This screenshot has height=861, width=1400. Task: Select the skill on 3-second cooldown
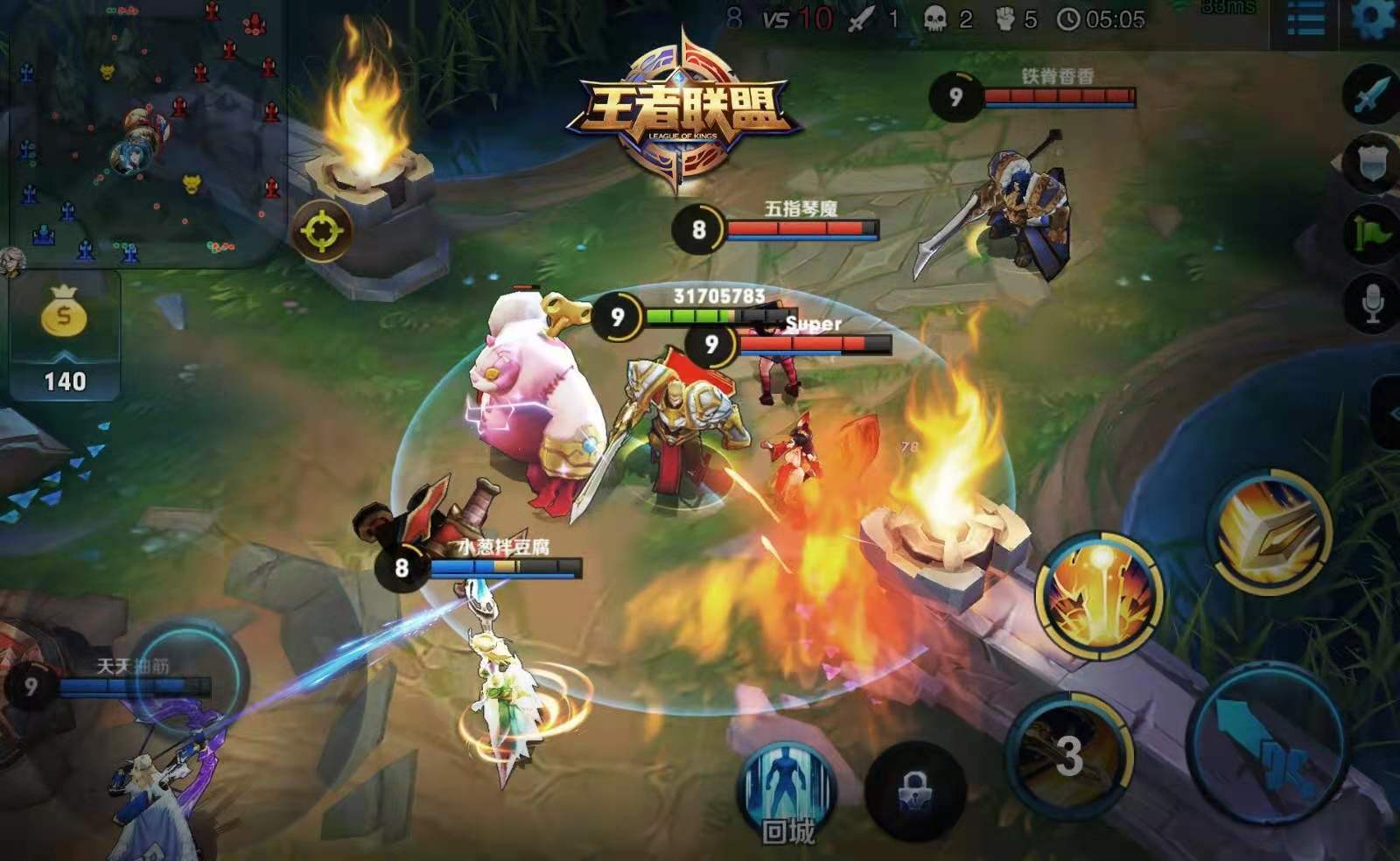[1068, 755]
